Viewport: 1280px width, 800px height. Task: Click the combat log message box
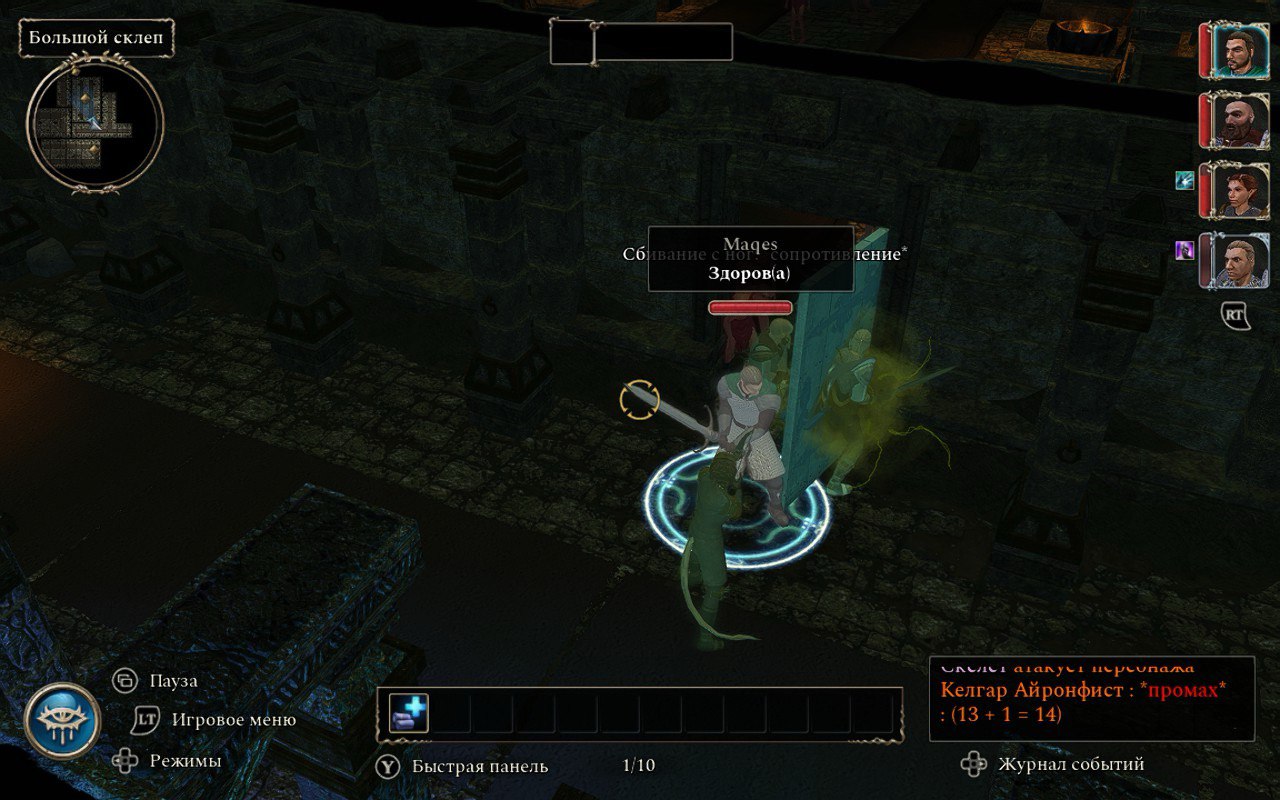click(x=1091, y=698)
